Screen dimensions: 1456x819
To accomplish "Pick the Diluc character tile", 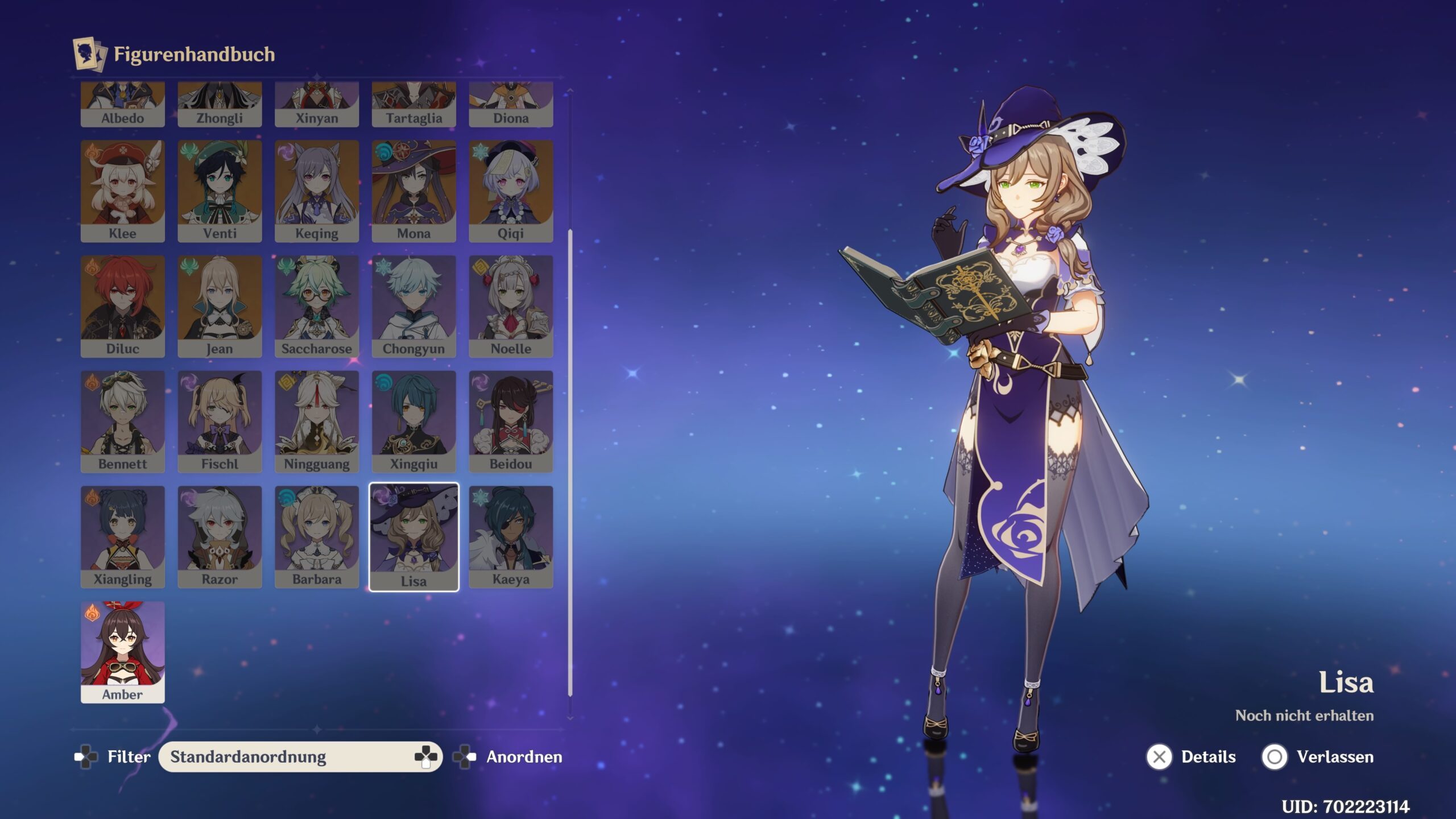I will 122,306.
